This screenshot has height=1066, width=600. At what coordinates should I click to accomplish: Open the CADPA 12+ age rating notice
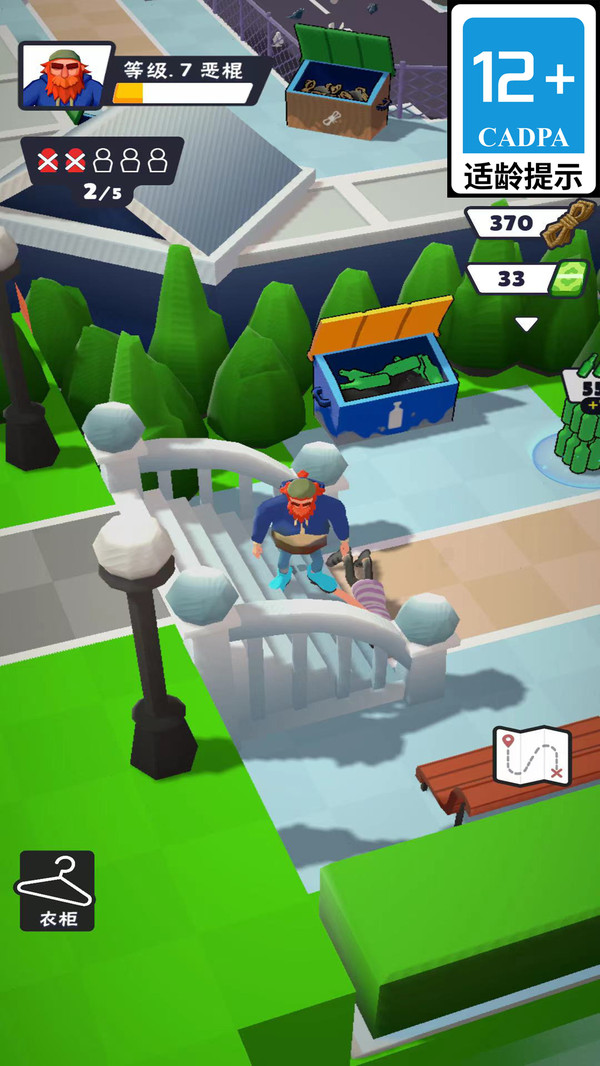point(524,98)
